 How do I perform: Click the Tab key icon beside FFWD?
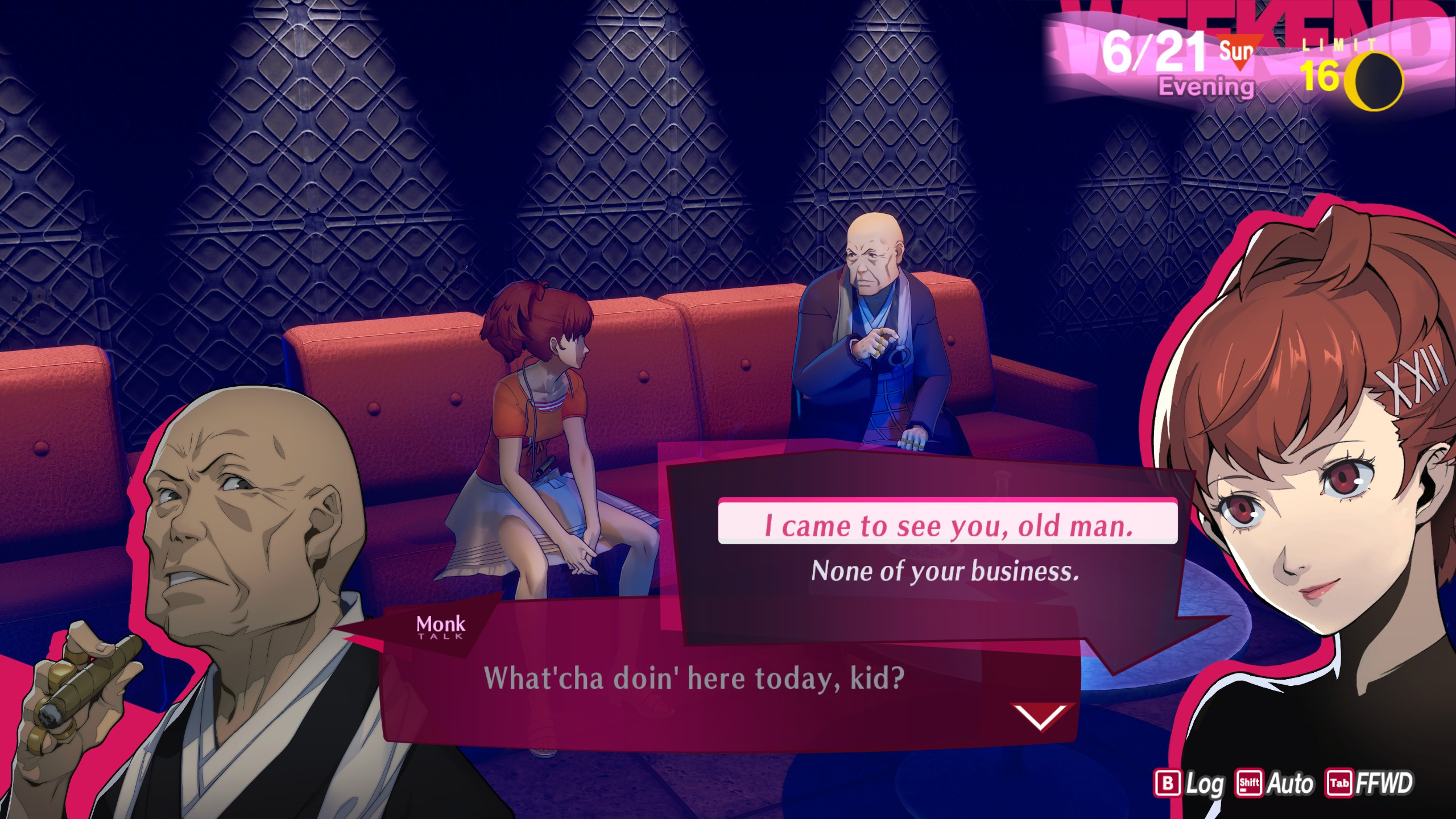(x=1339, y=782)
